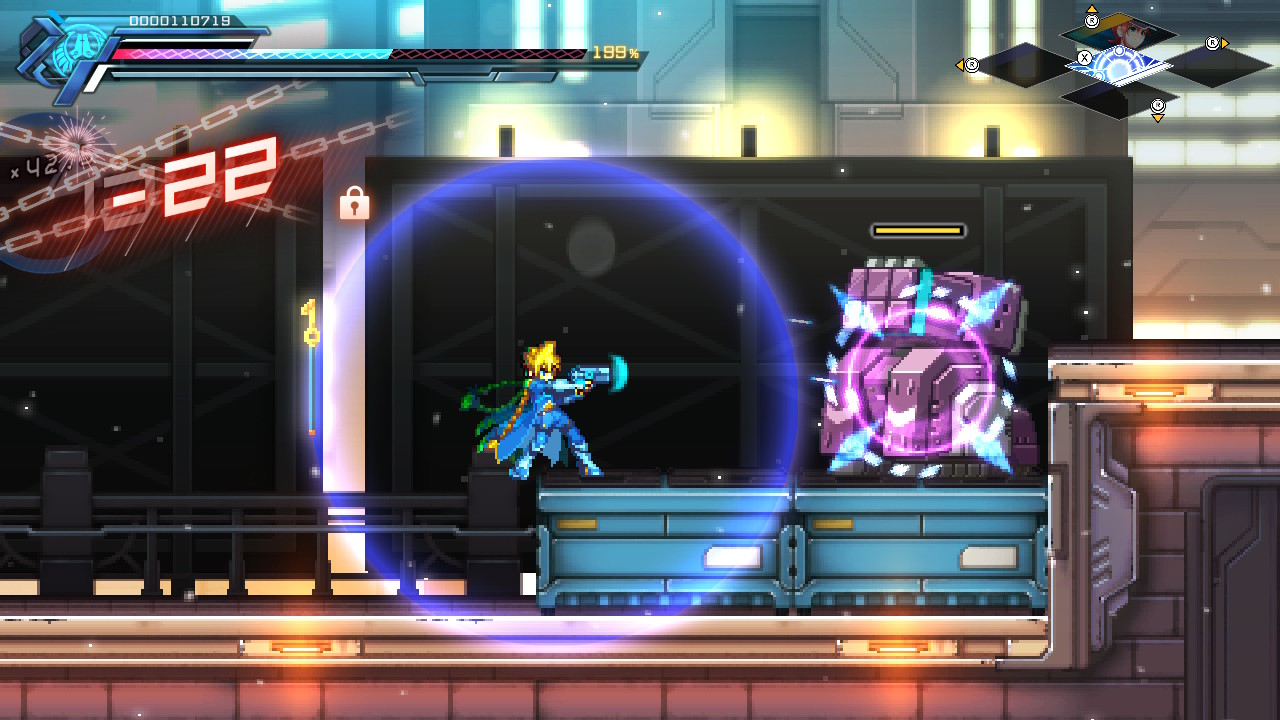The height and width of the screenshot is (720, 1280).
Task: Activate the glowing blue center skill diamond
Action: (1118, 66)
